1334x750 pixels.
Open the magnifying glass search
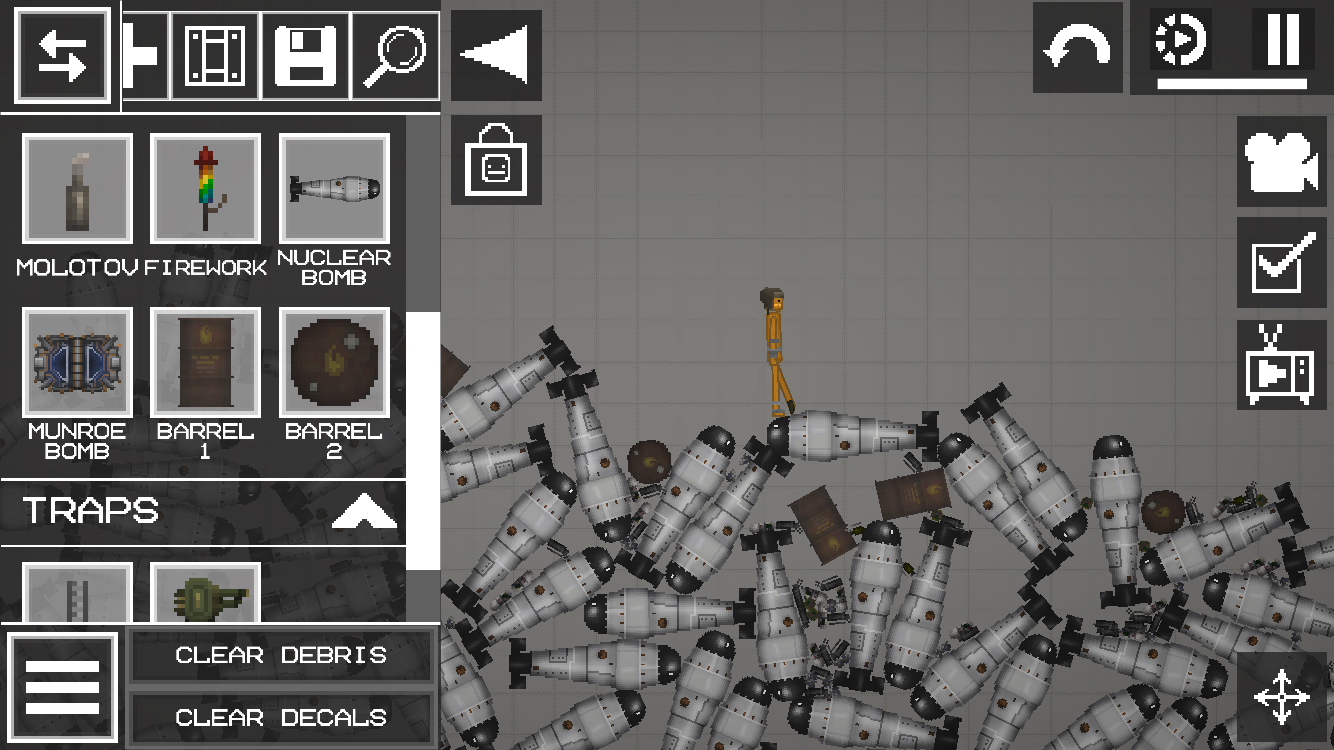395,56
